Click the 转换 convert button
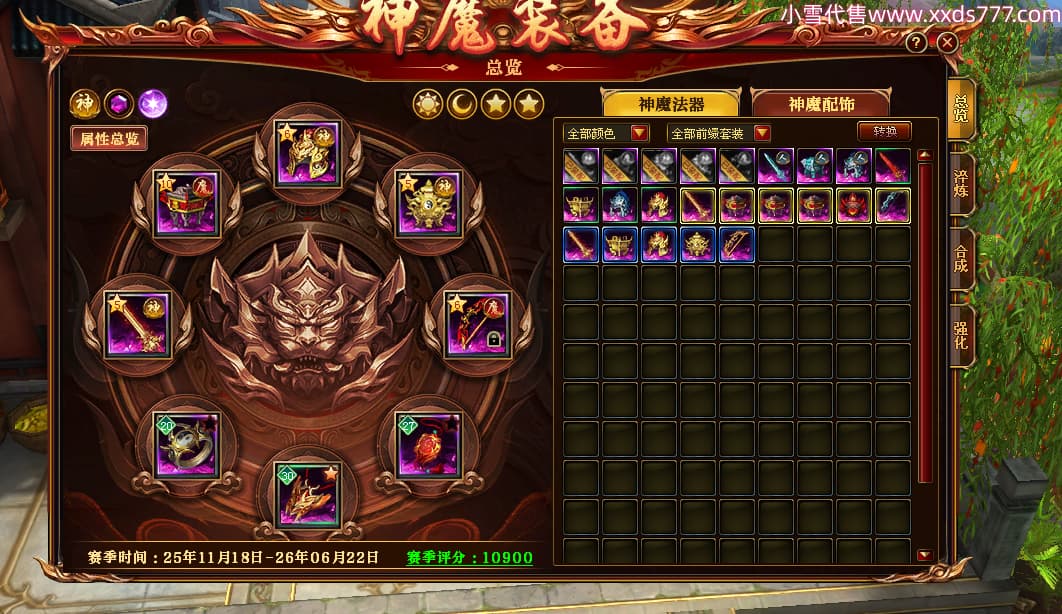The image size is (1062, 614). coord(885,131)
